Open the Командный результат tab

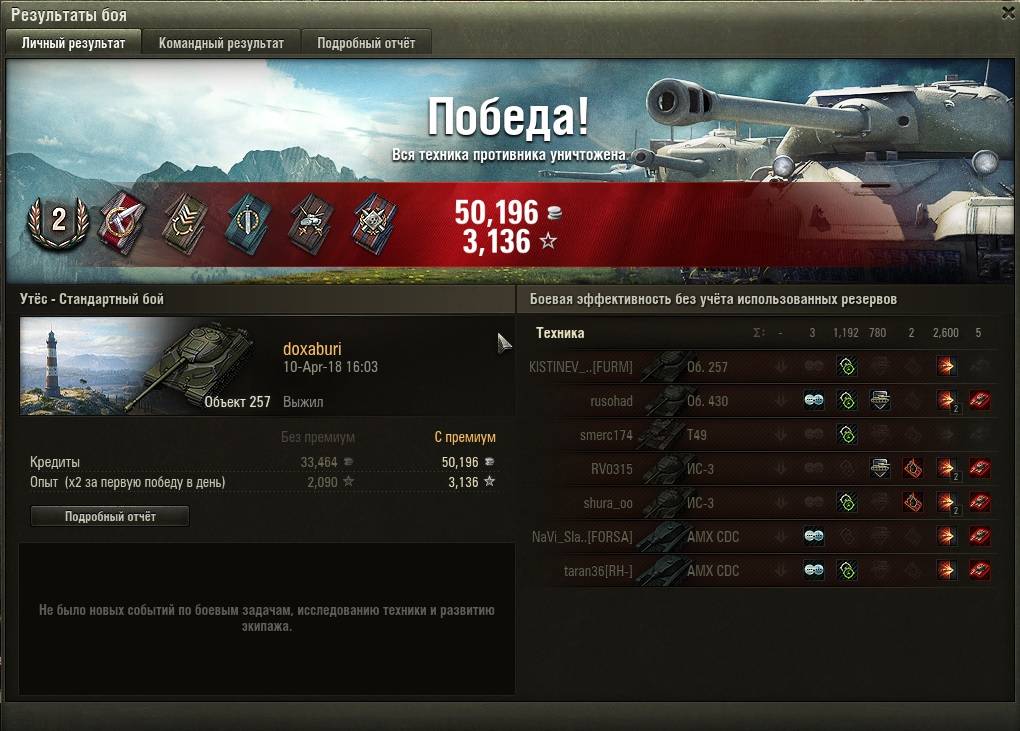coord(221,43)
